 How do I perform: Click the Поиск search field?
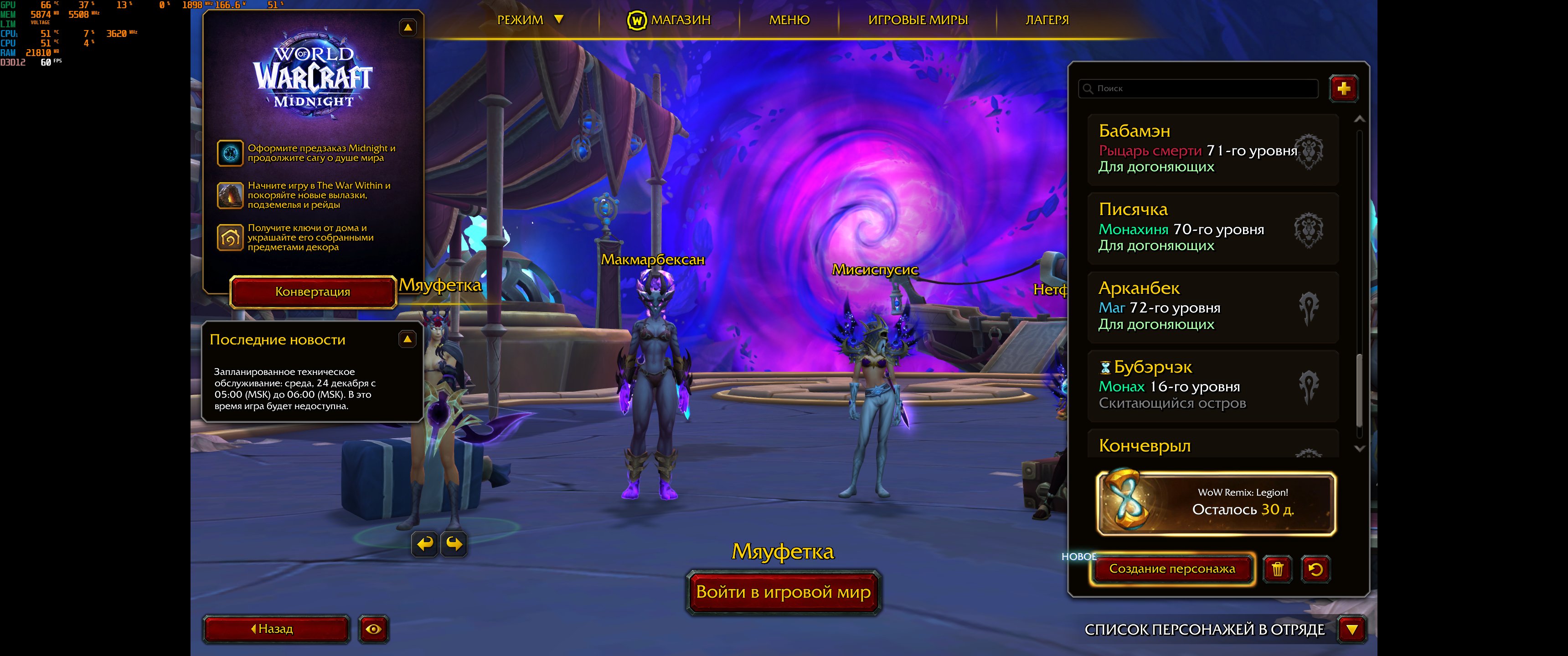(1199, 89)
